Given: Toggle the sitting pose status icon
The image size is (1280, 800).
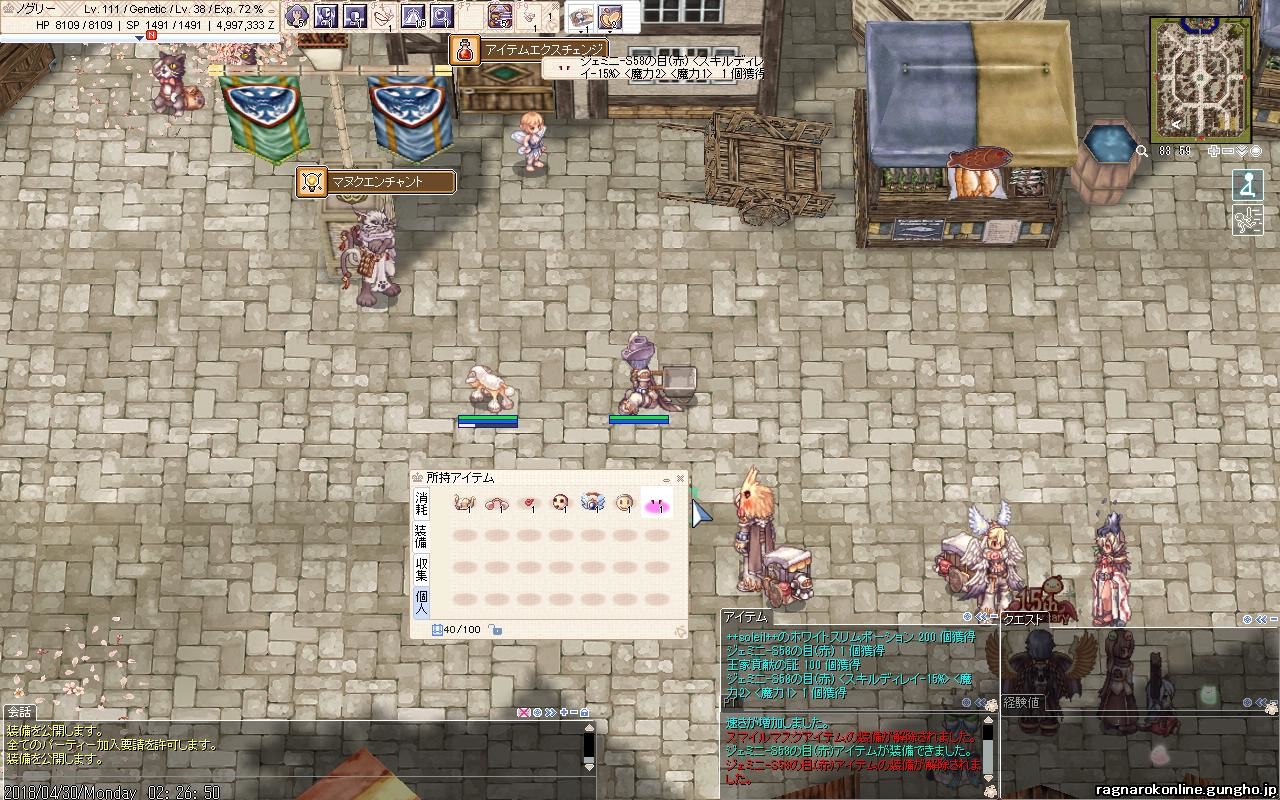Looking at the screenshot, I should click(x=1246, y=185).
